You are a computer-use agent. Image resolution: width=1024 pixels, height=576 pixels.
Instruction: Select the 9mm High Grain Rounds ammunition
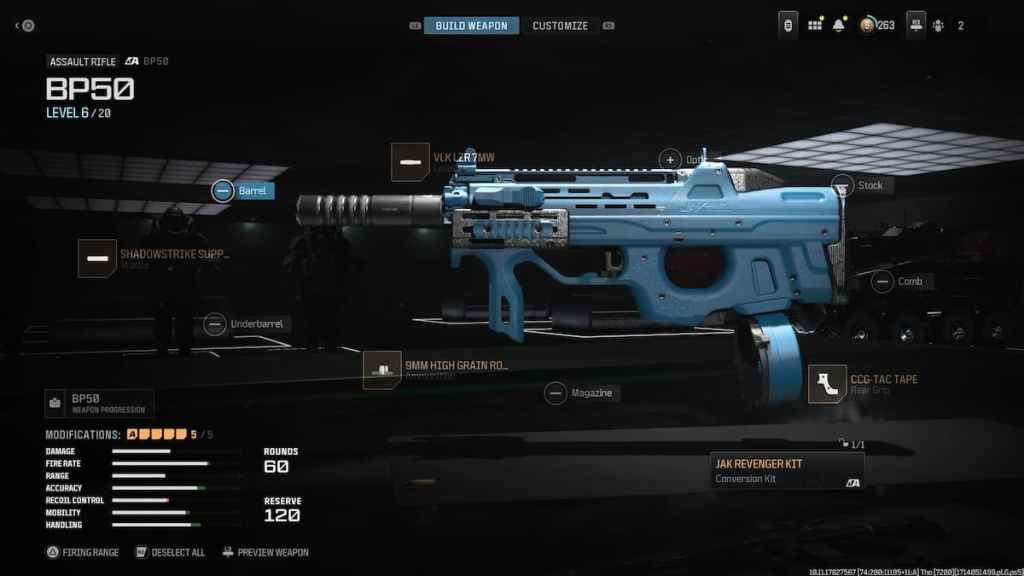tap(382, 369)
